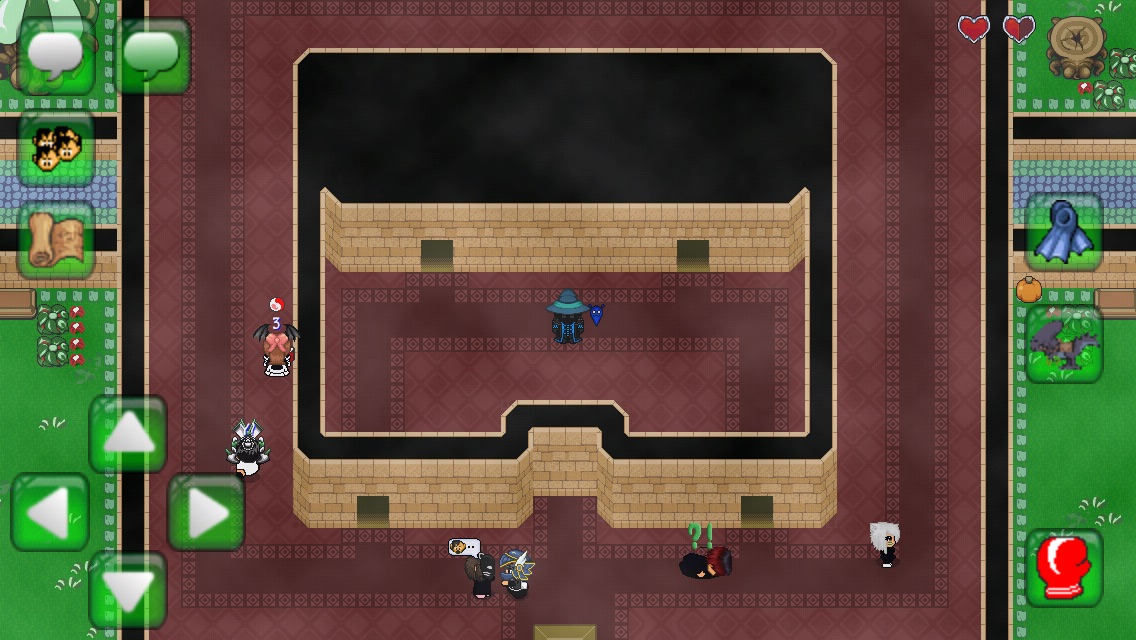Open the white speech bubble chat
This screenshot has height=640, width=1136.
(56, 56)
